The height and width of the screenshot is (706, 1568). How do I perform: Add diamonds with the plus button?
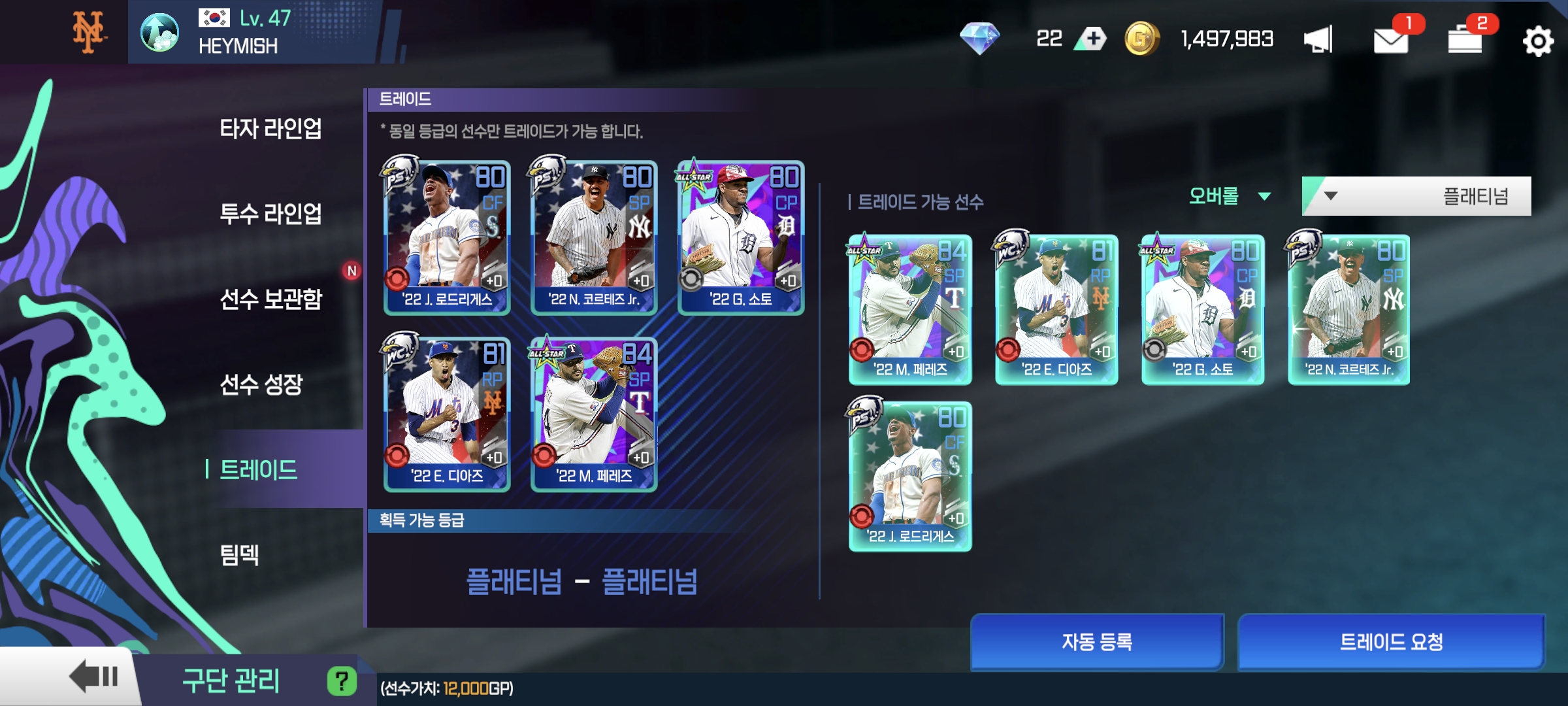1094,39
